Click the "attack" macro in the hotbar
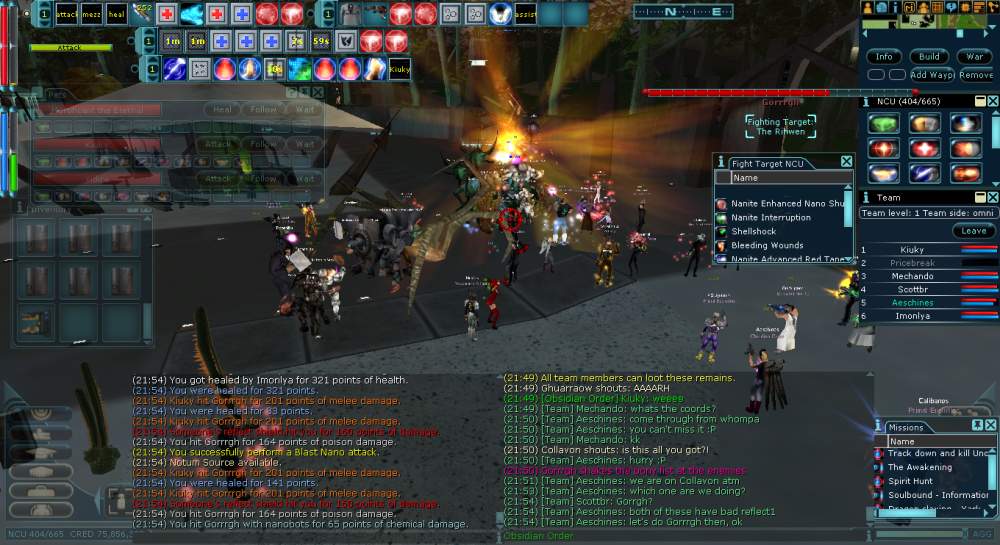 click(67, 14)
